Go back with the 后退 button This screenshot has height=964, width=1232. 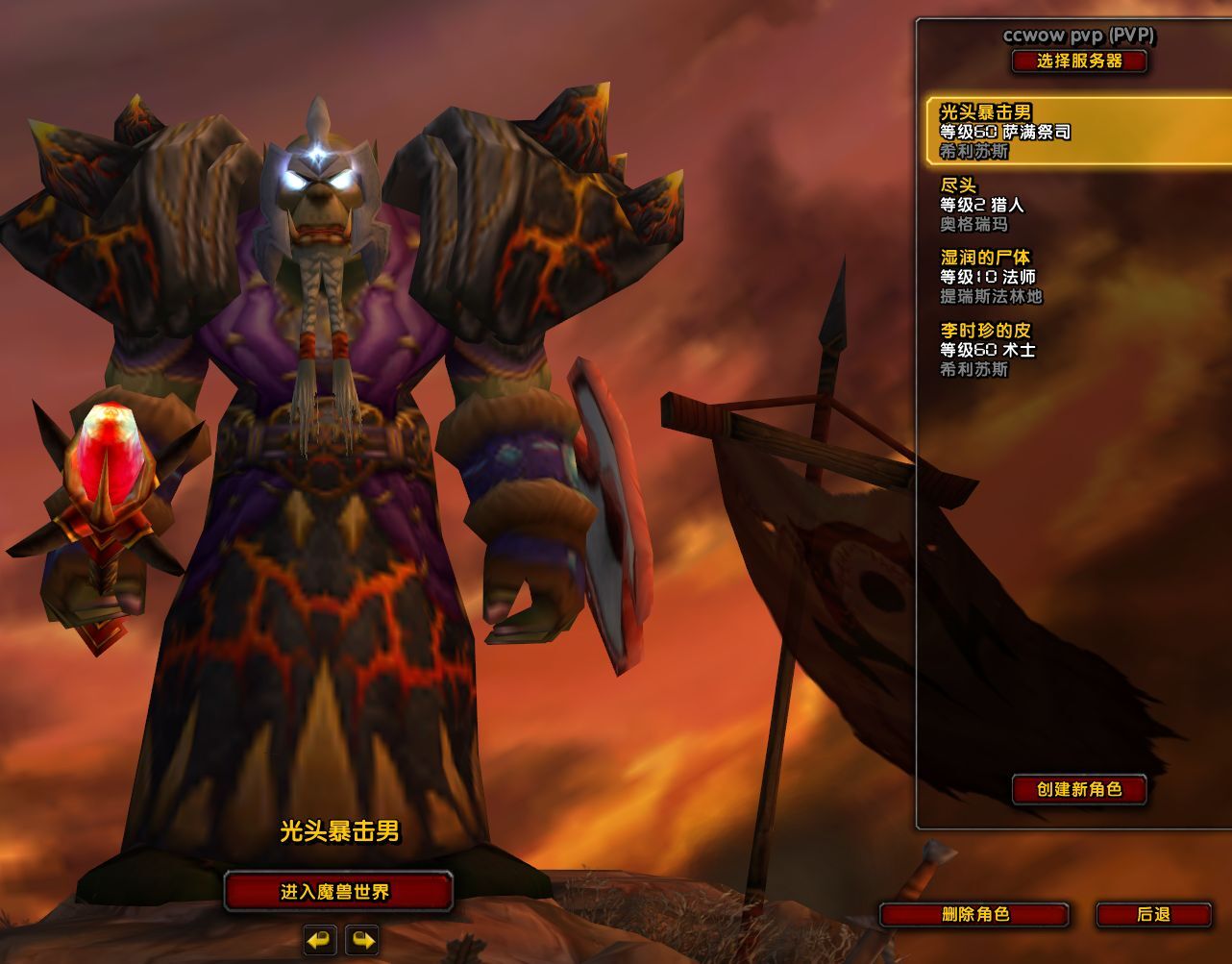click(1153, 914)
